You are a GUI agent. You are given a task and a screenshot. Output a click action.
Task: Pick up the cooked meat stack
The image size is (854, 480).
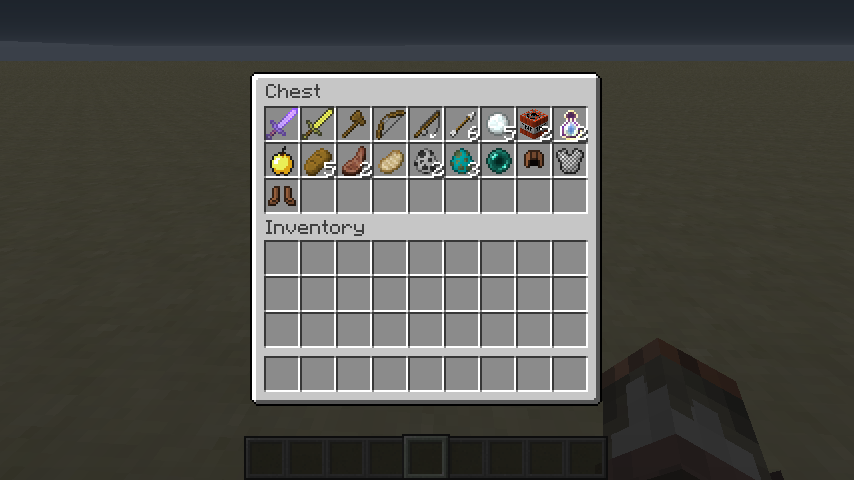354,160
